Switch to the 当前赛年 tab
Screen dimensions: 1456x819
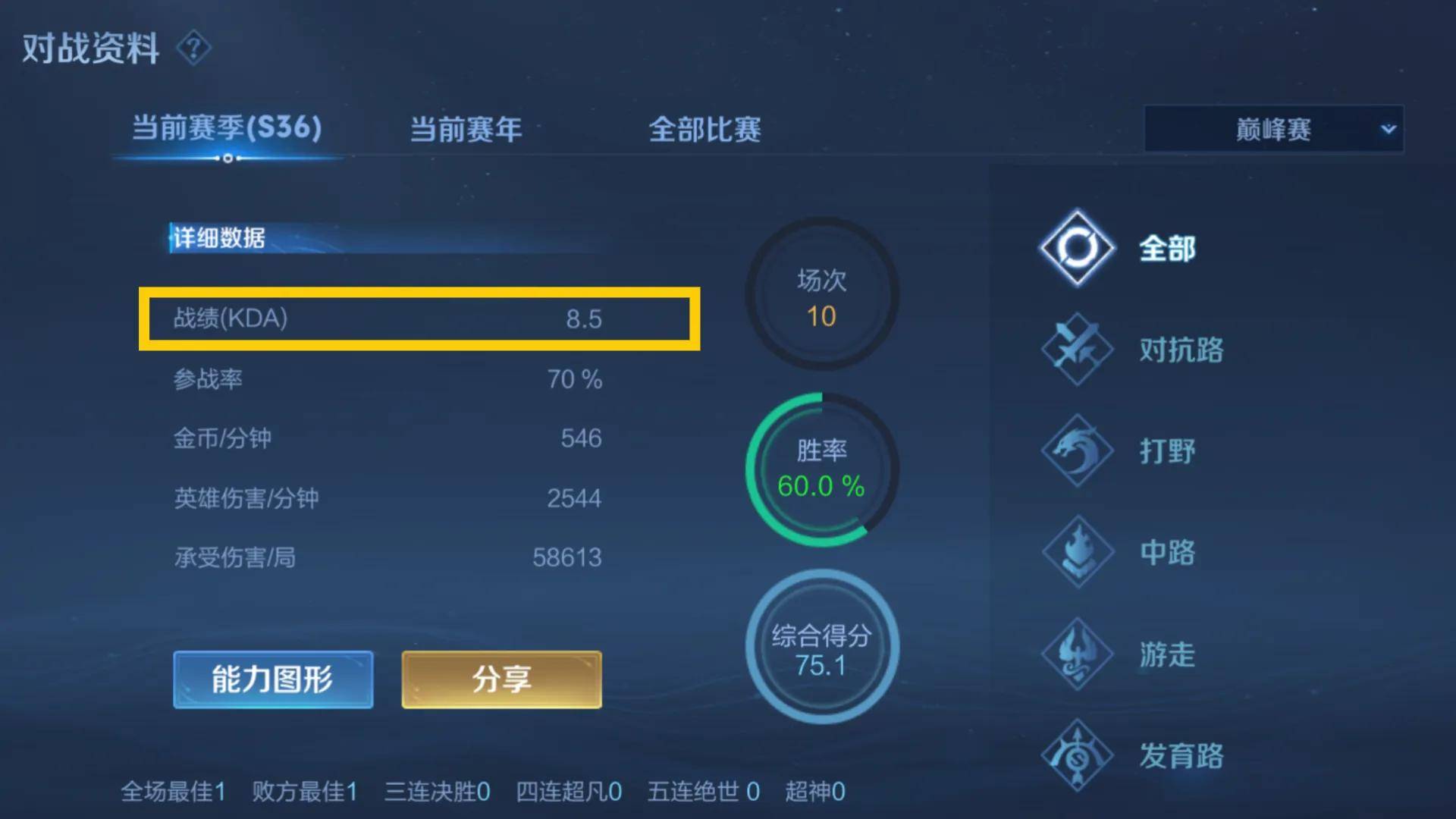(x=465, y=130)
